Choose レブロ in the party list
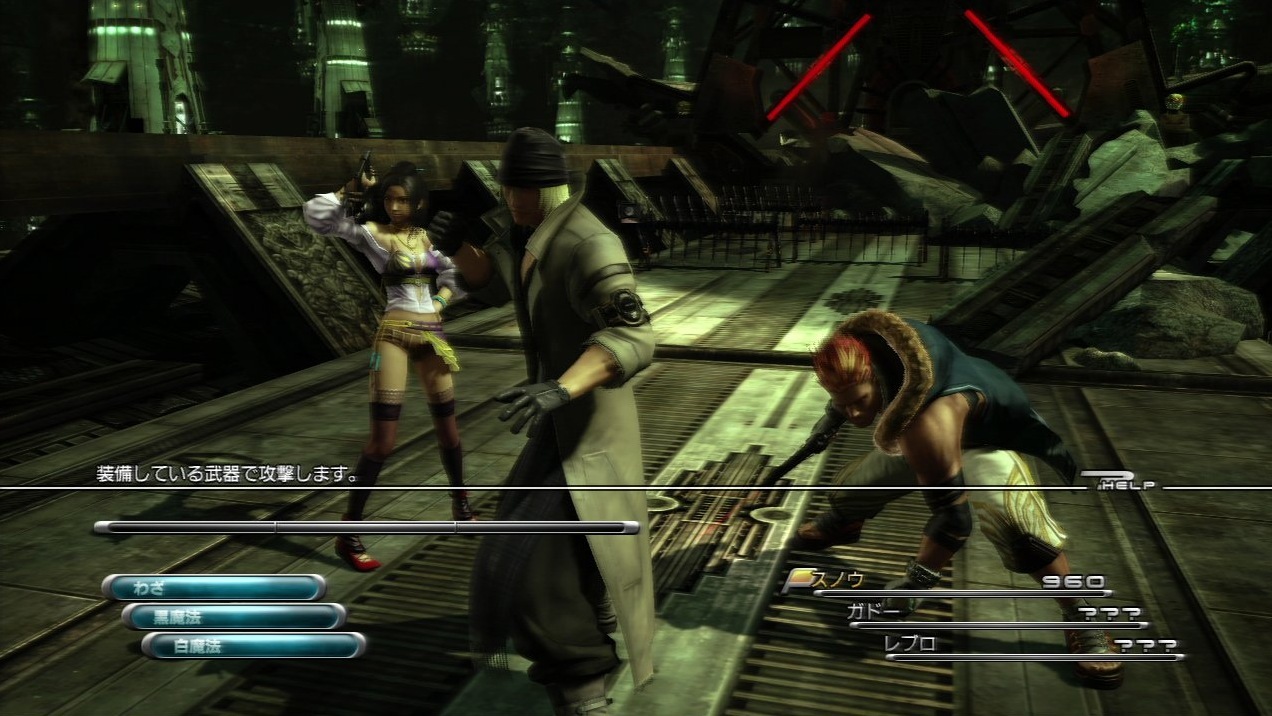This screenshot has height=716, width=1272. (x=910, y=644)
